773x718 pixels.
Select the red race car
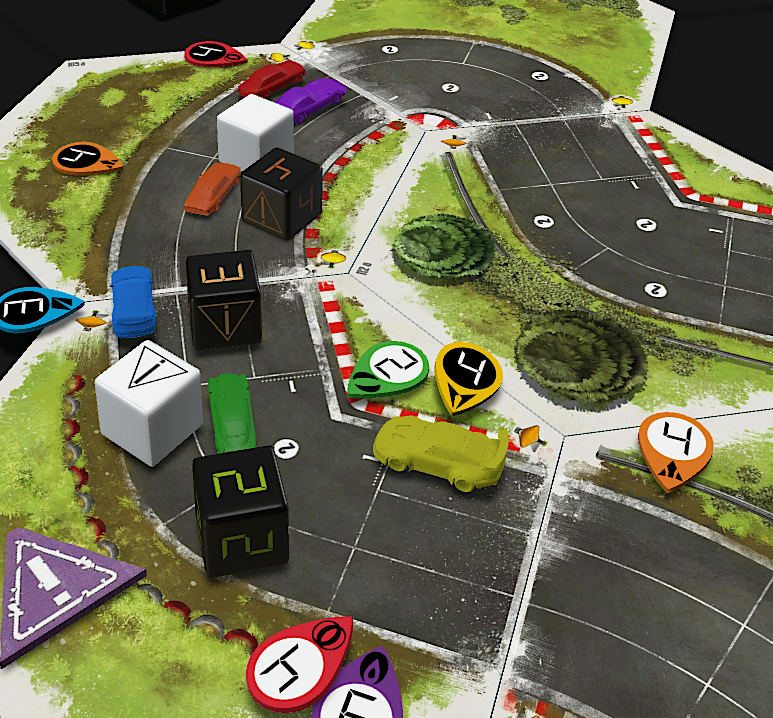click(271, 77)
